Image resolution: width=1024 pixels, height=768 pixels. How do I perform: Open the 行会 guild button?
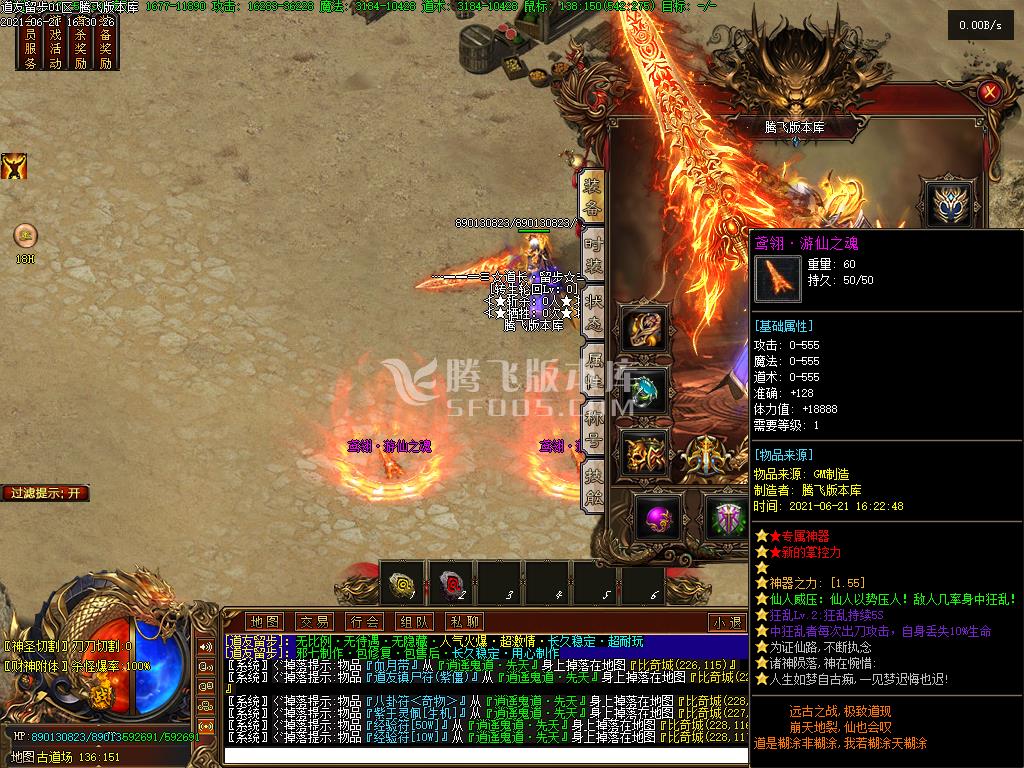coord(365,621)
